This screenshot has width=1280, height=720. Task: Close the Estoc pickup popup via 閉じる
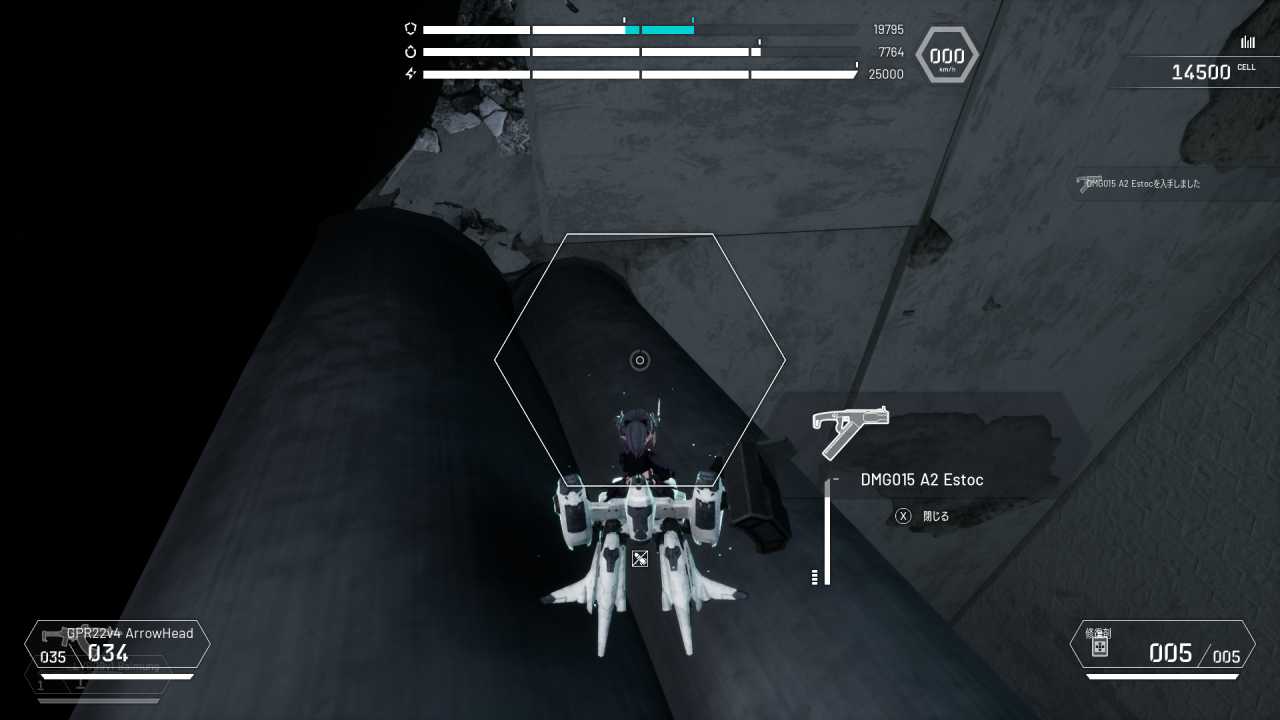(x=924, y=516)
